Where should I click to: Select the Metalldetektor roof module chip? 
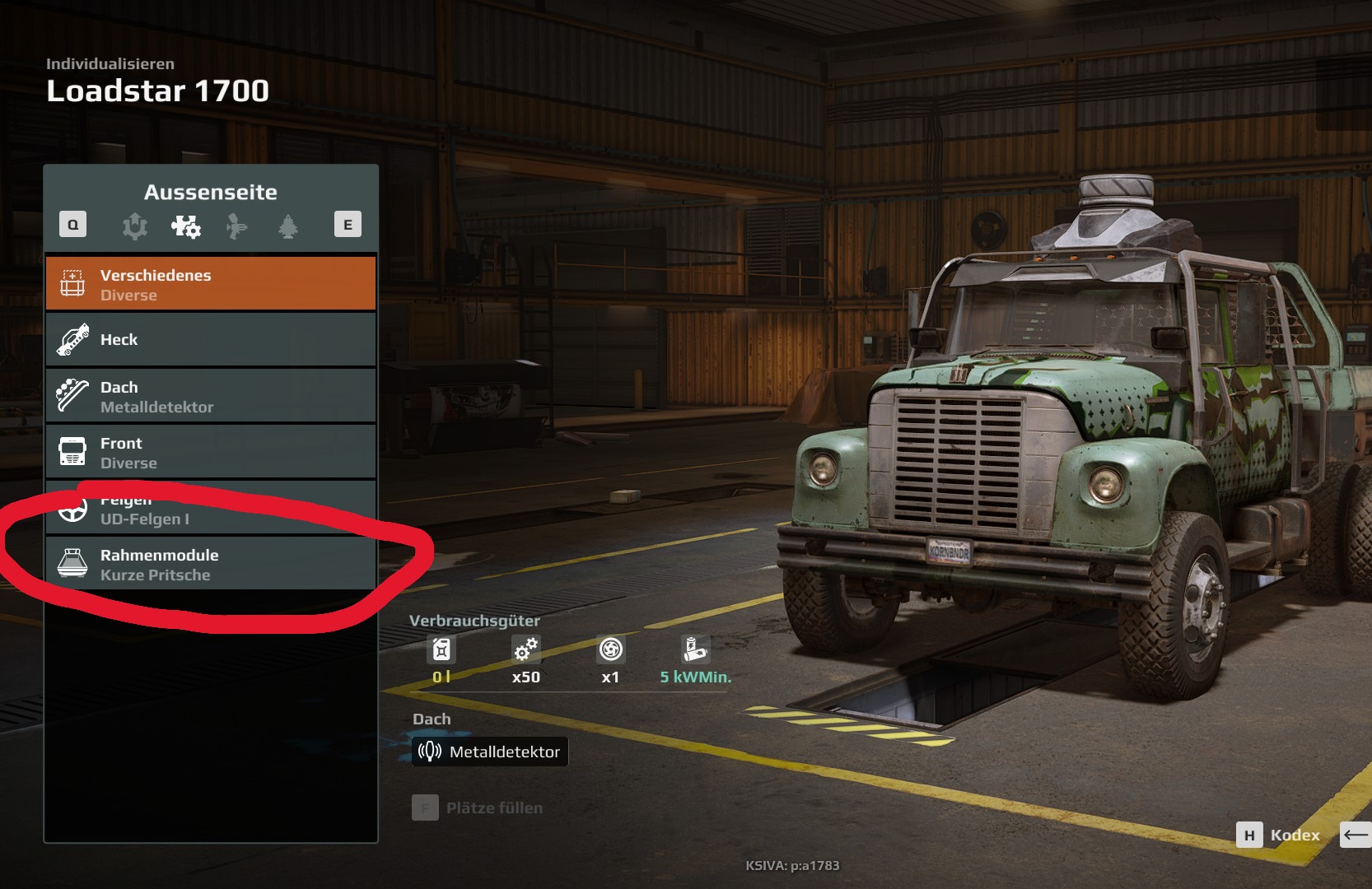coord(490,752)
